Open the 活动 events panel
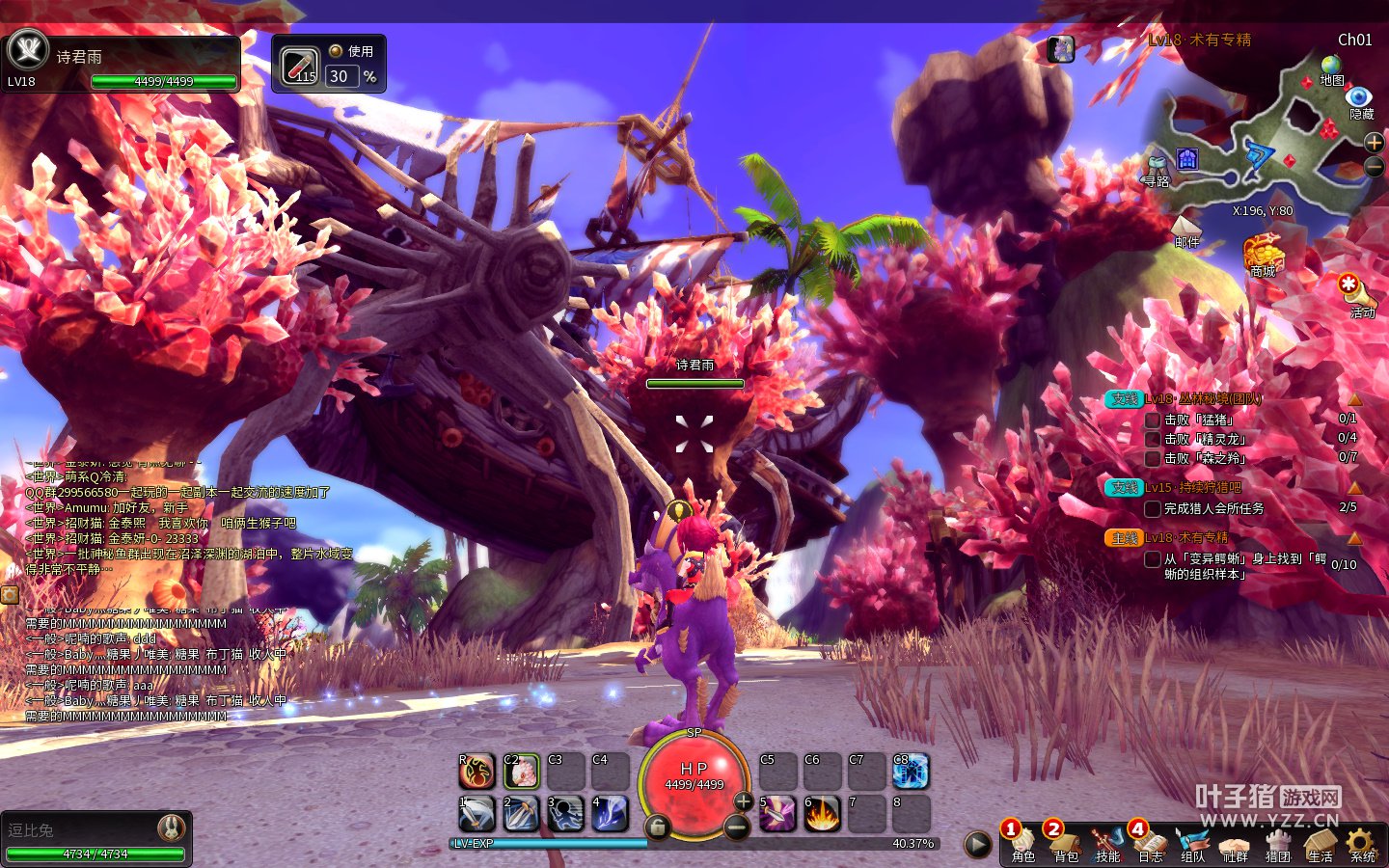 click(x=1356, y=294)
